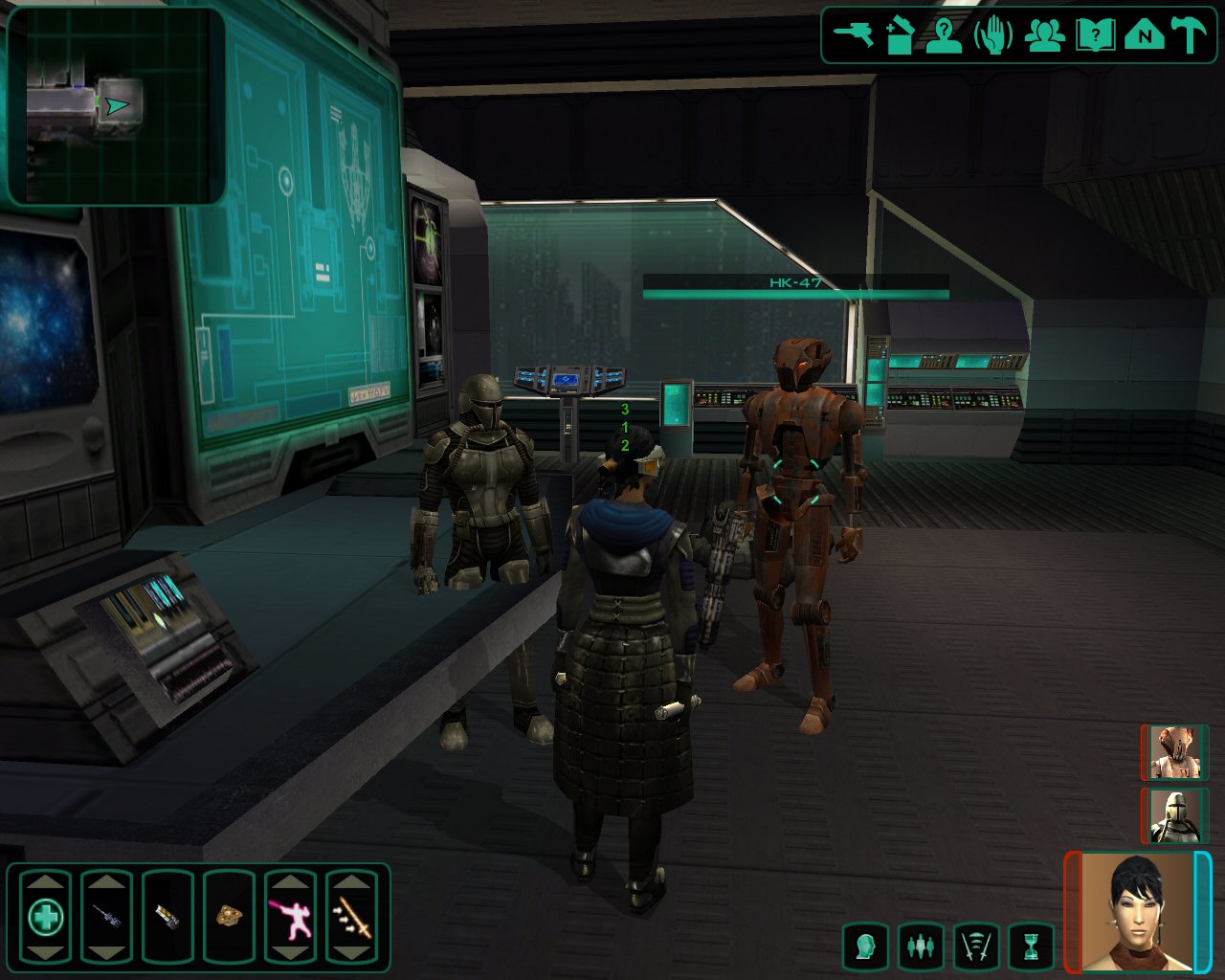The height and width of the screenshot is (980, 1225).
Task: Activate the pink lightsaber combat stance ability
Action: [x=290, y=918]
